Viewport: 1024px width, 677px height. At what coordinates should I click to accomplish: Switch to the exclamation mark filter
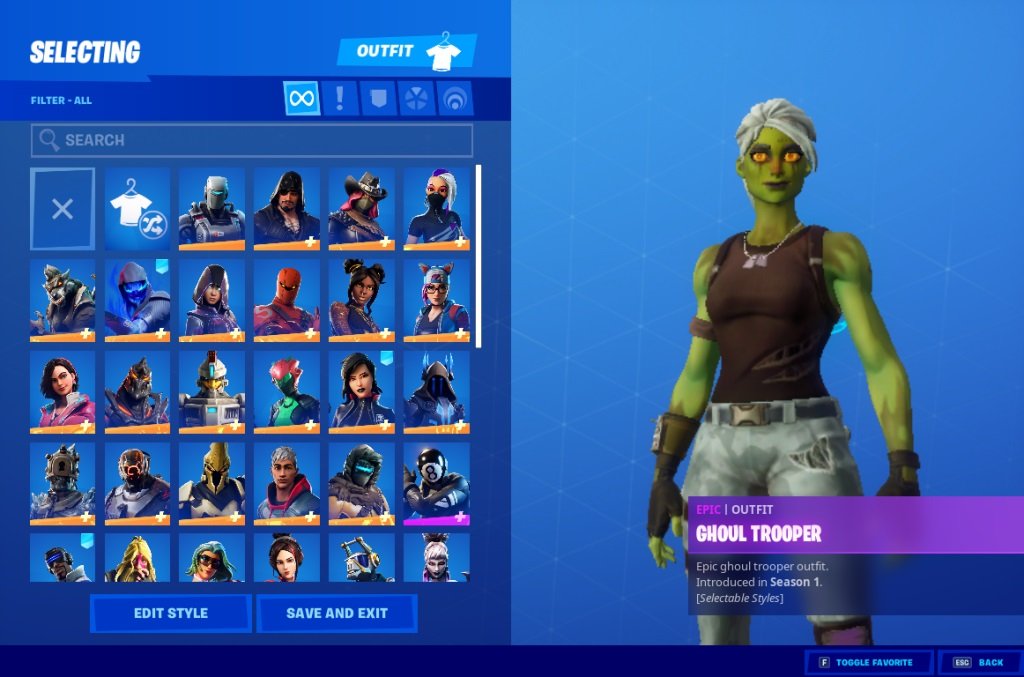click(x=340, y=98)
